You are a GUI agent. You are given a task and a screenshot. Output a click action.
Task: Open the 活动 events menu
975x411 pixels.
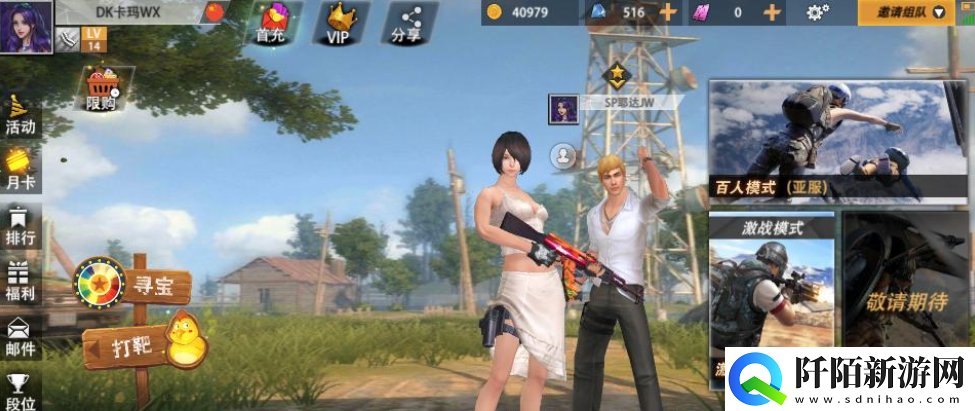tap(20, 114)
